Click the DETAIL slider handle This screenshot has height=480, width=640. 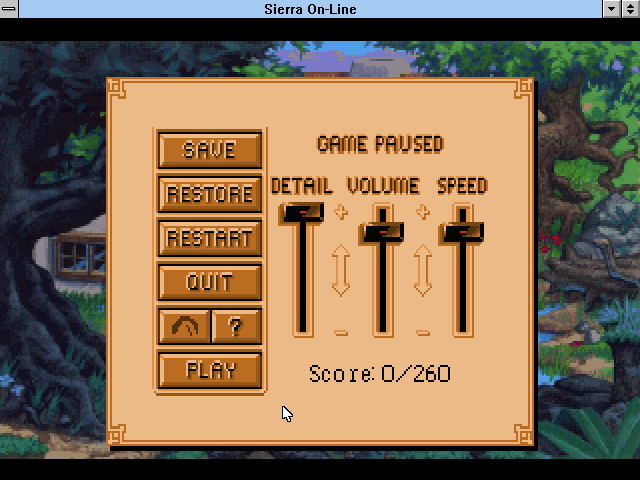coord(302,212)
